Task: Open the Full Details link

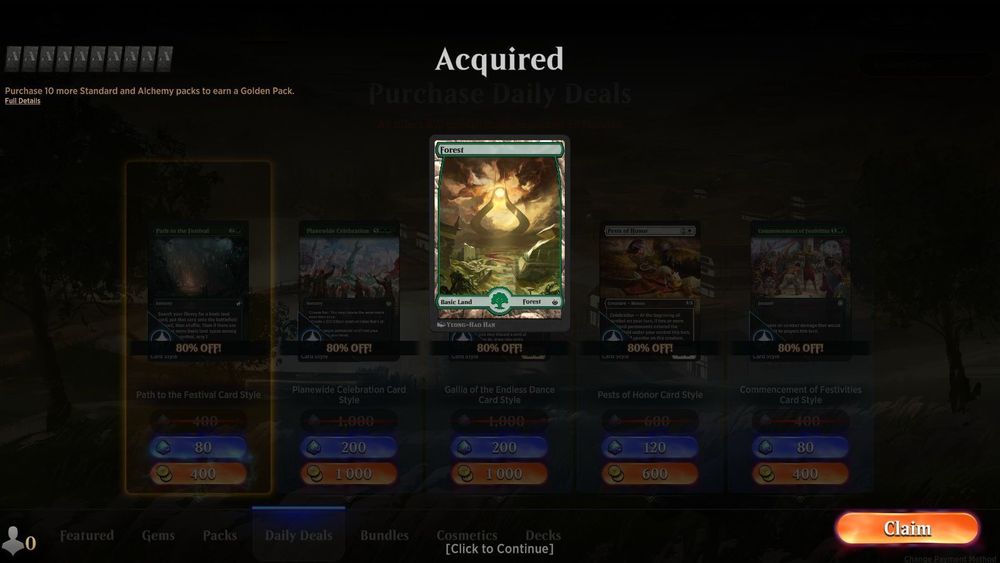Action: [x=23, y=101]
